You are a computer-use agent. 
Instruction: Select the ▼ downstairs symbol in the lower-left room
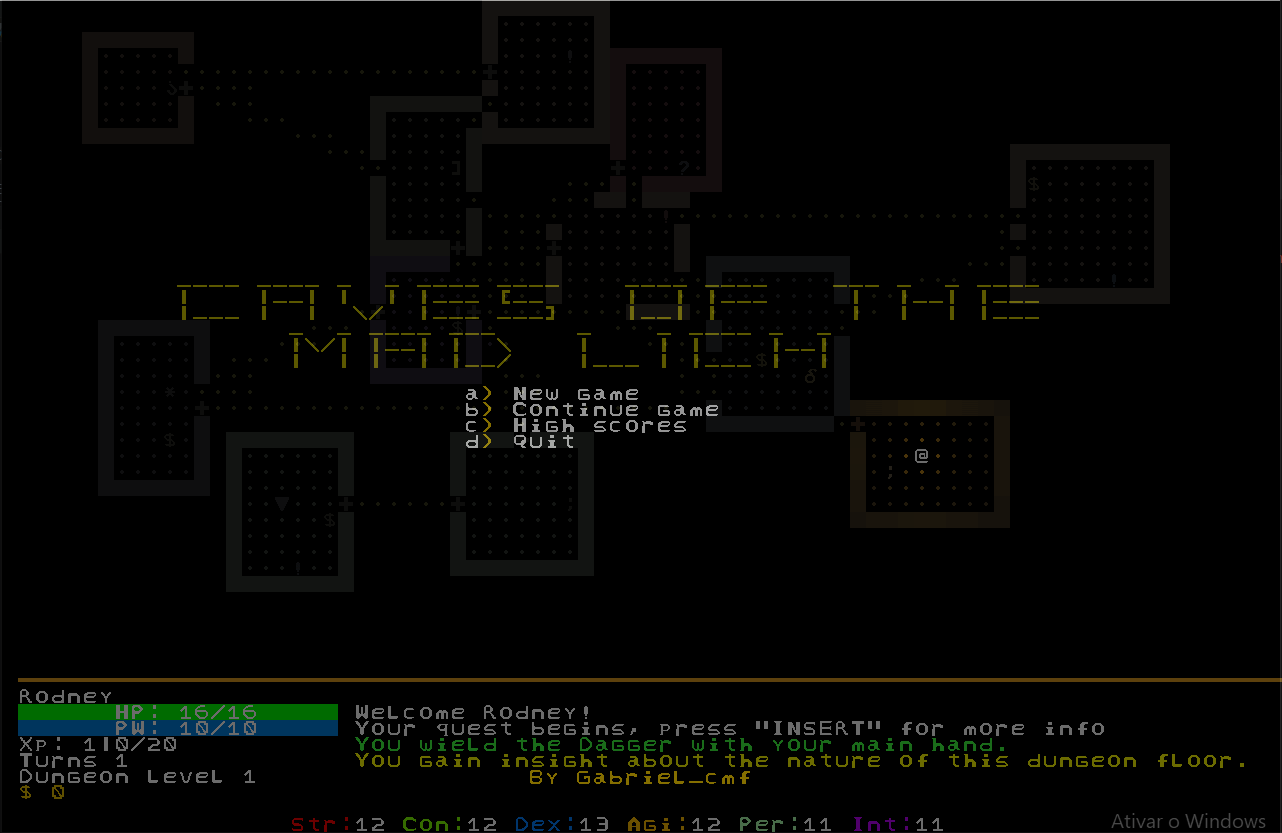(281, 502)
